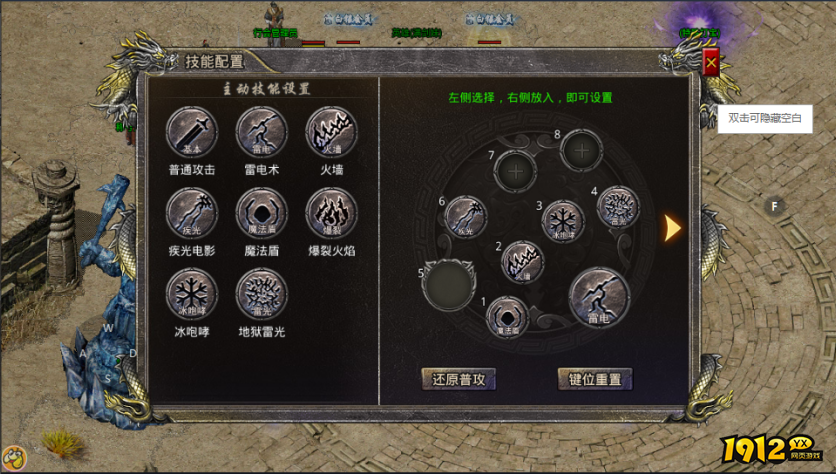Viewport: 836px width, 474px height.
Task: Click skill wheel slot 2 holding fire wall
Action: [522, 262]
